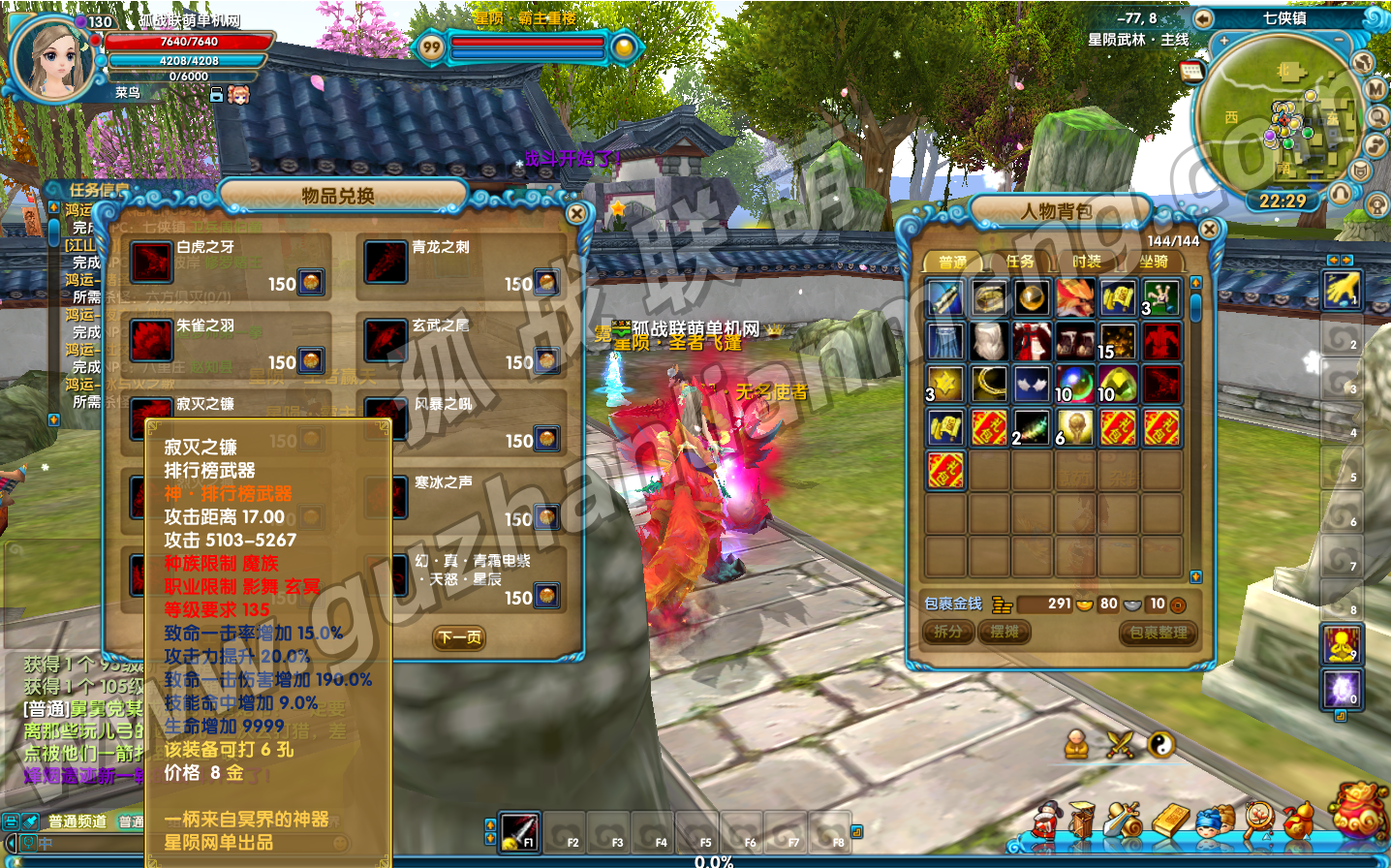The width and height of the screenshot is (1391, 868).
Task: Close the 物品兑换 exchange window
Action: pyautogui.click(x=576, y=213)
